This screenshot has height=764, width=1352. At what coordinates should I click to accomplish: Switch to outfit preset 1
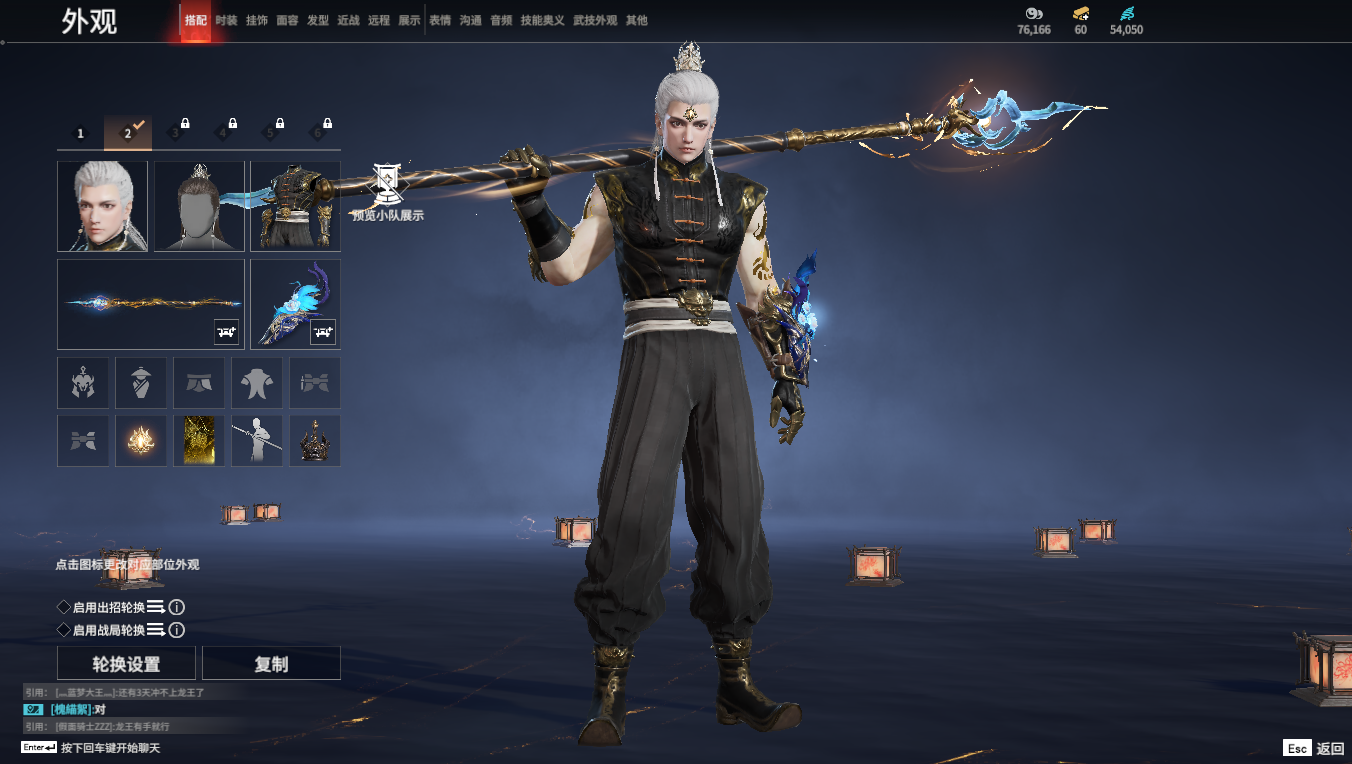[81, 133]
